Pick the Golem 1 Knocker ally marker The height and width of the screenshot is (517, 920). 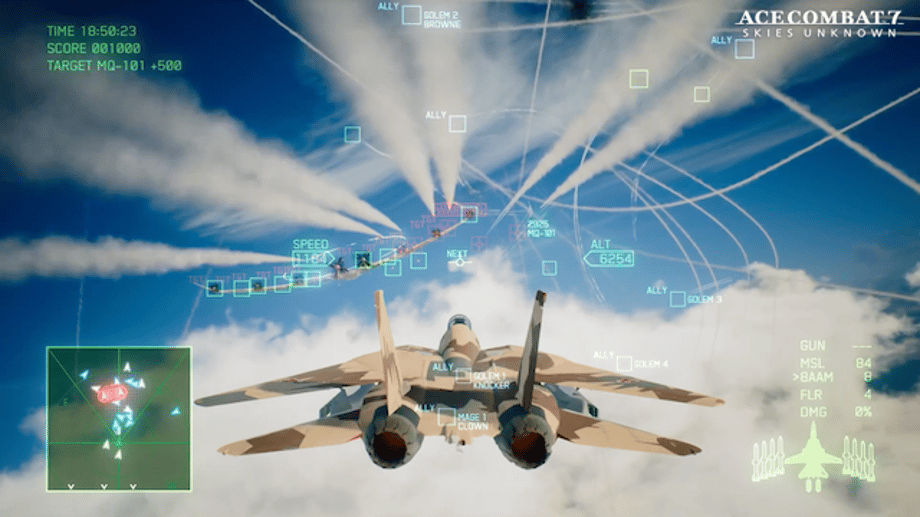click(462, 375)
